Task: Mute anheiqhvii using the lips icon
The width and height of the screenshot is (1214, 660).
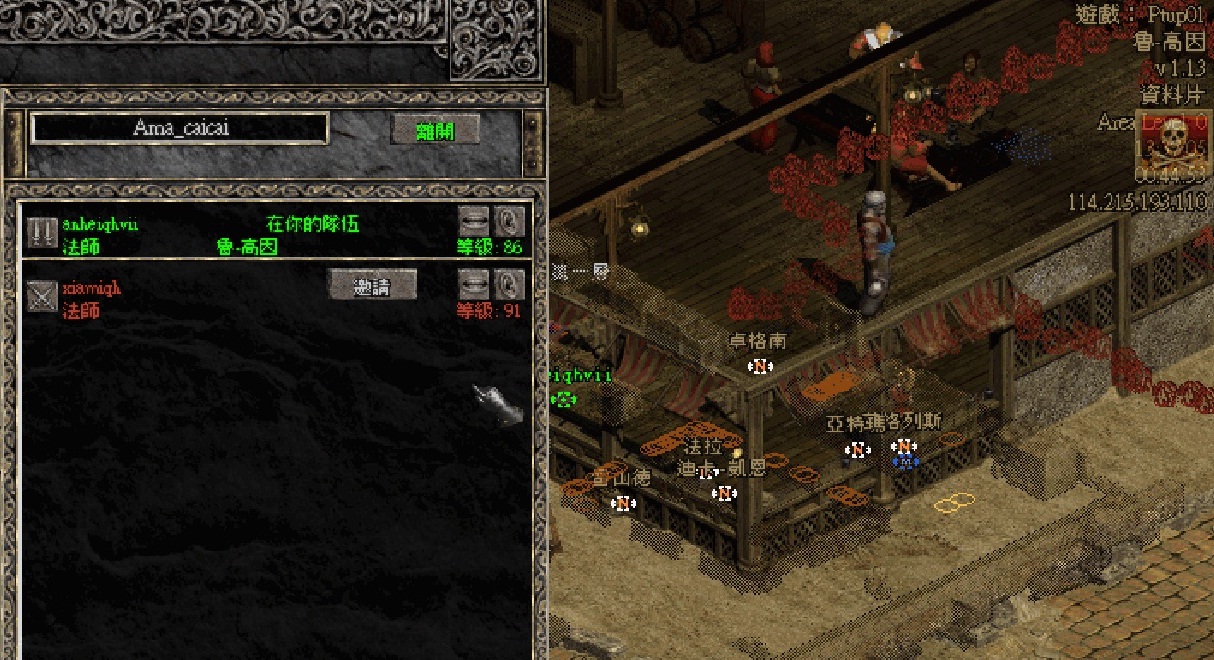Action: (474, 220)
